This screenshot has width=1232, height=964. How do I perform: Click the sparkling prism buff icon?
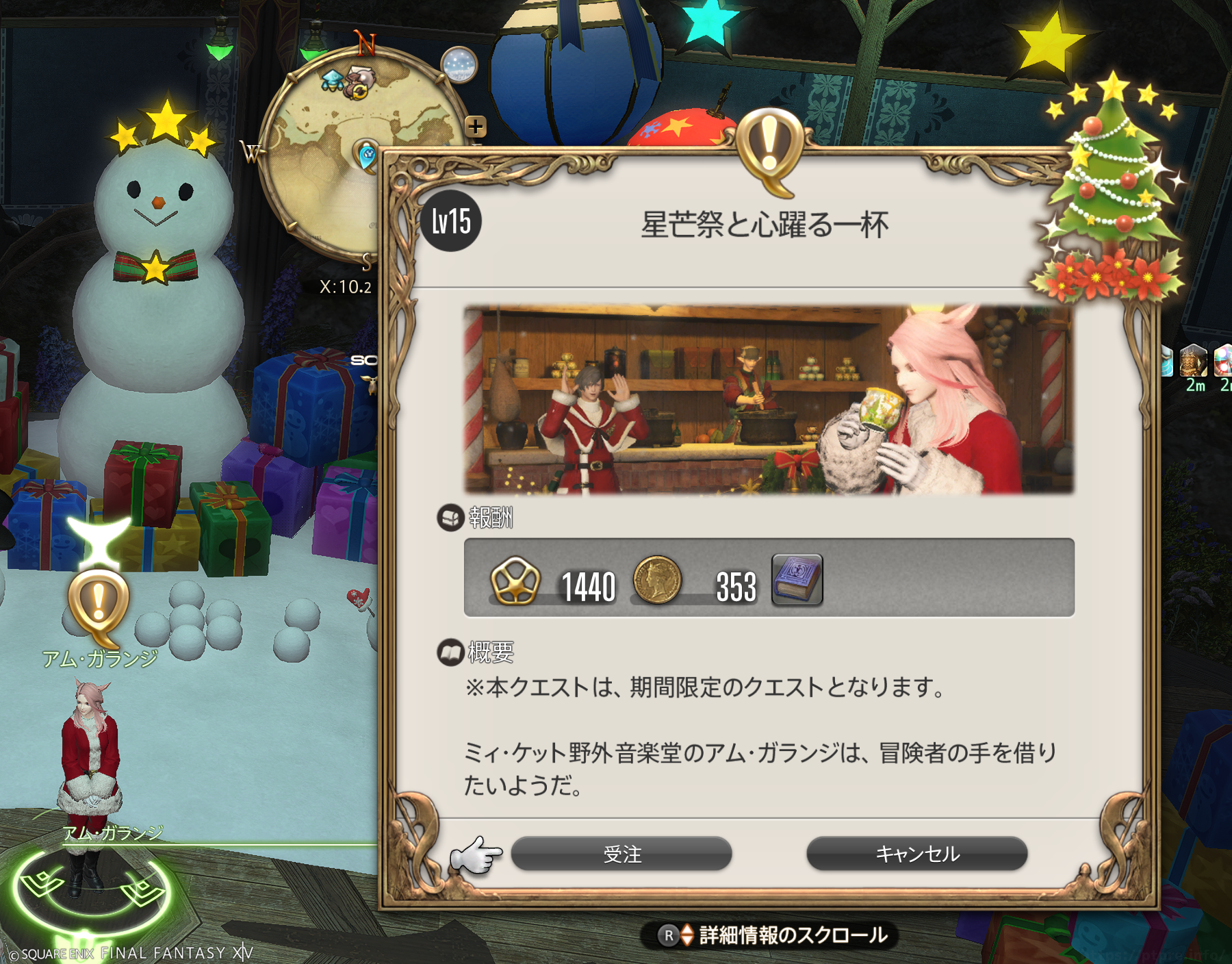pos(1225,359)
